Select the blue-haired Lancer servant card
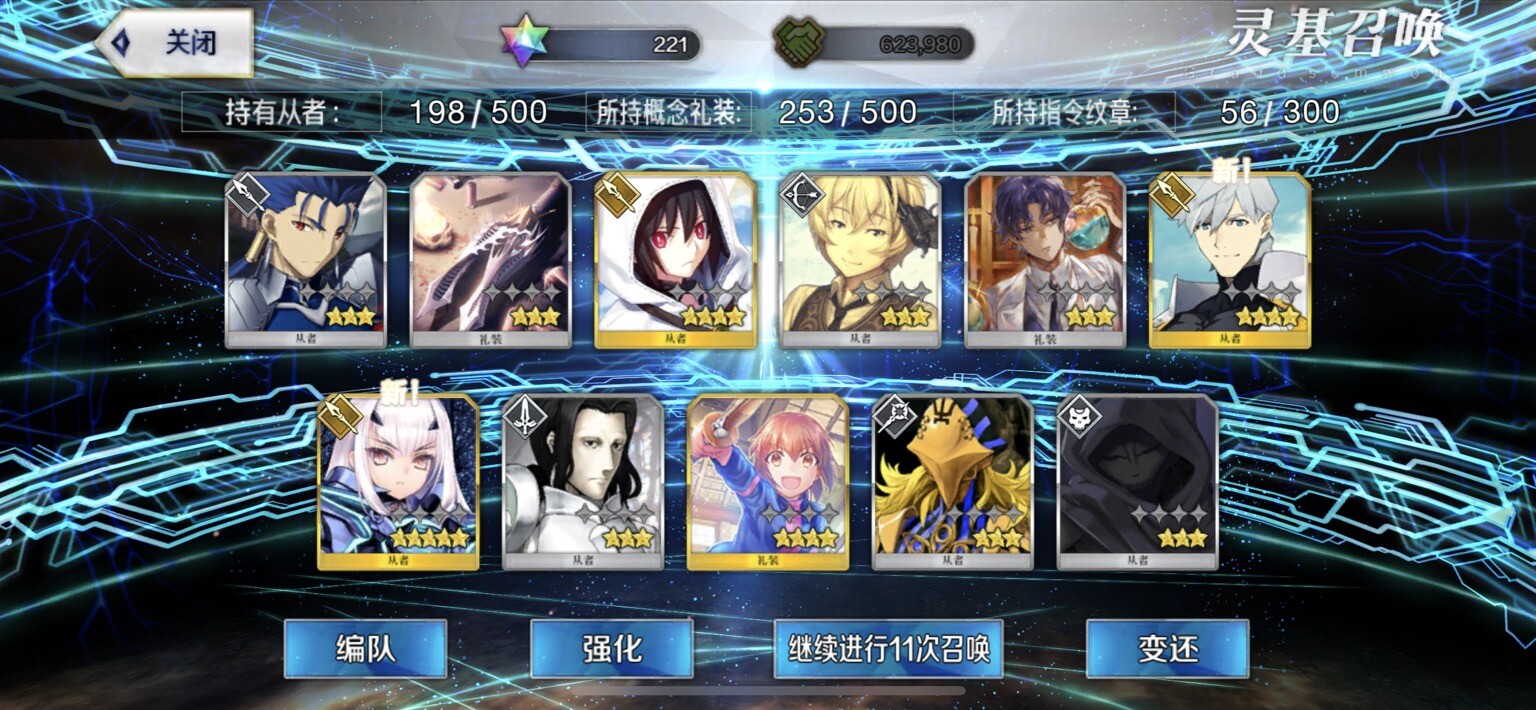This screenshot has width=1536, height=710. (306, 260)
